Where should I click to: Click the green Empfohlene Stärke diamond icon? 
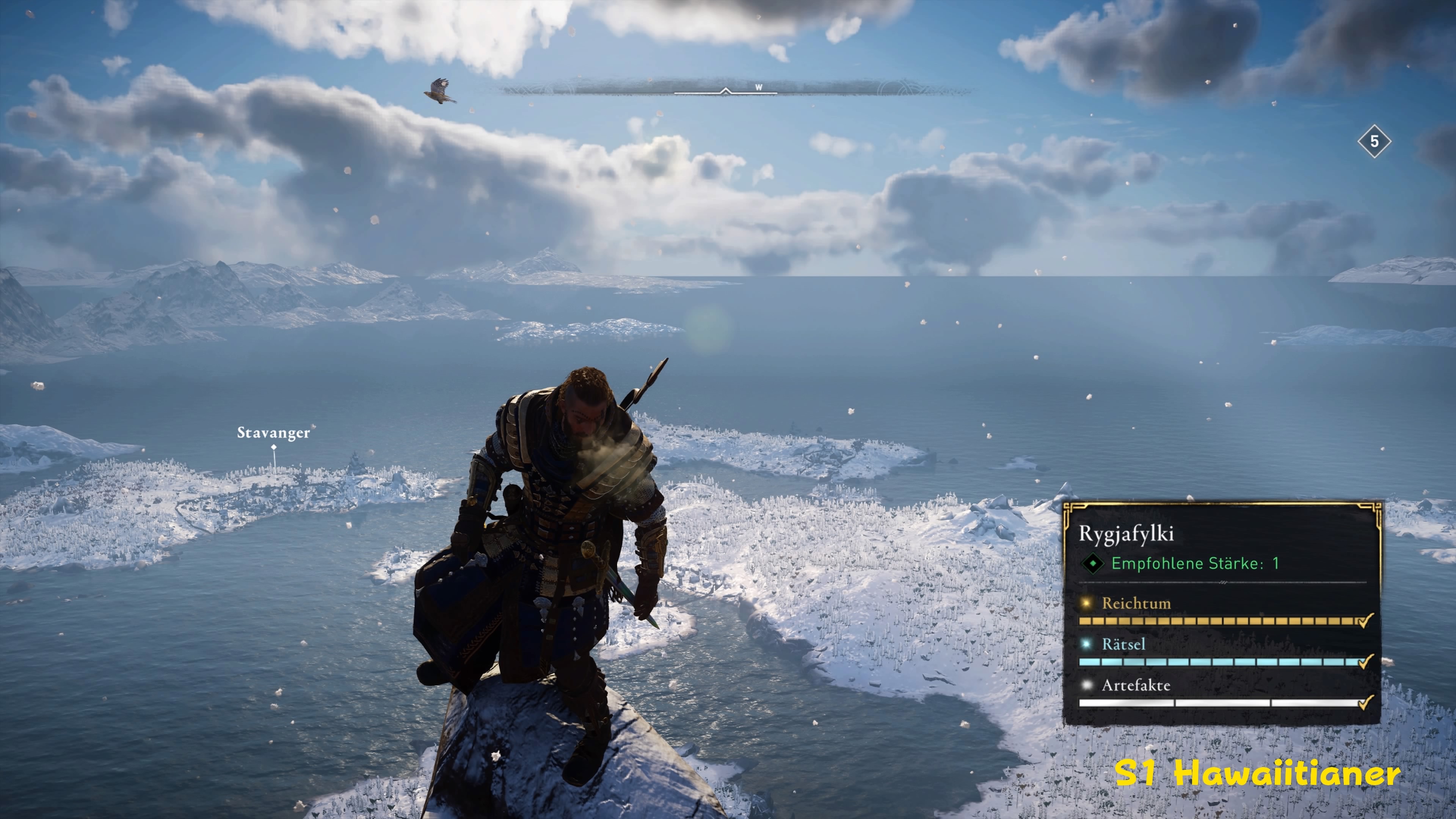1092,563
